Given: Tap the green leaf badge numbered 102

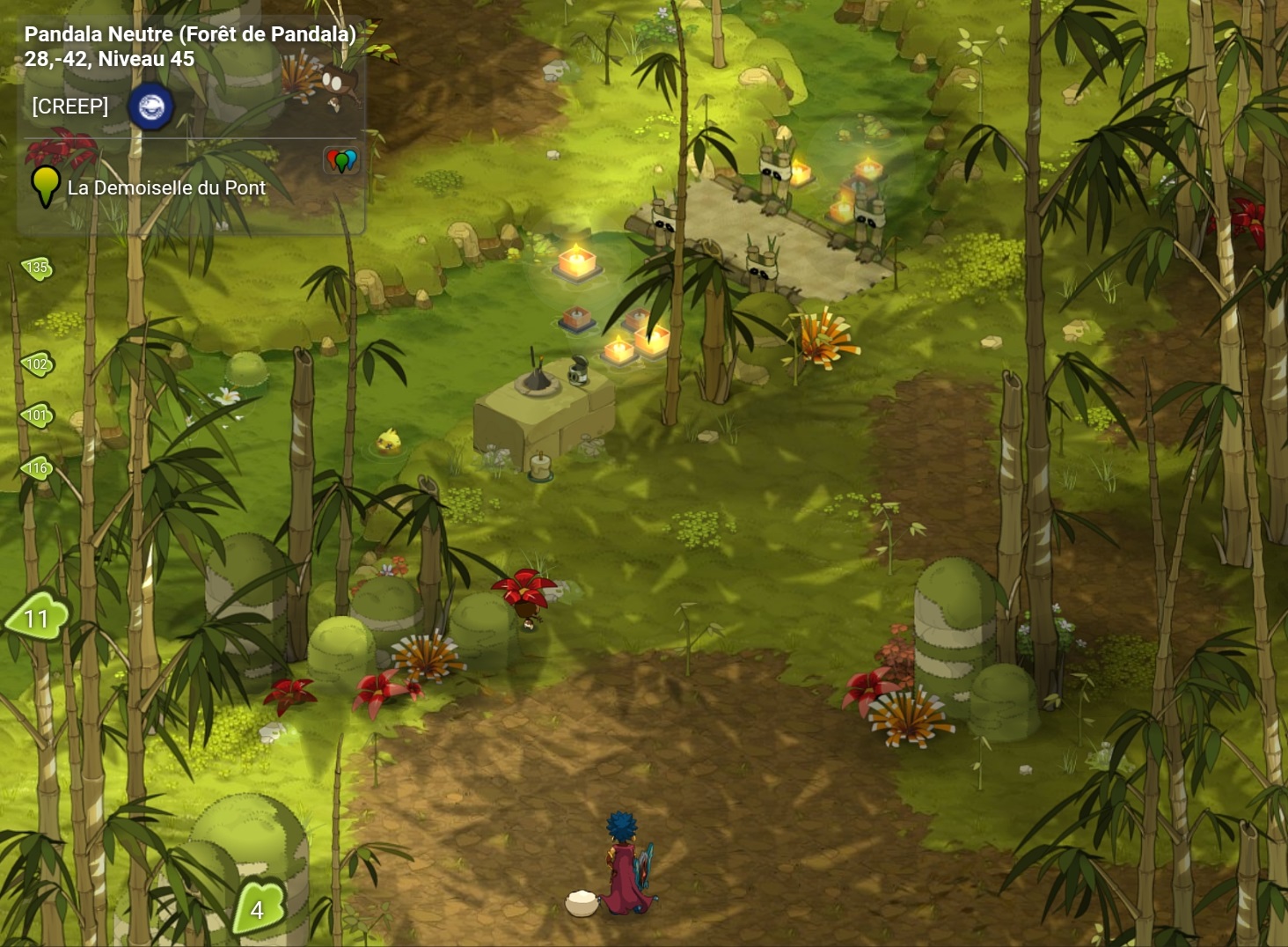Looking at the screenshot, I should point(37,363).
